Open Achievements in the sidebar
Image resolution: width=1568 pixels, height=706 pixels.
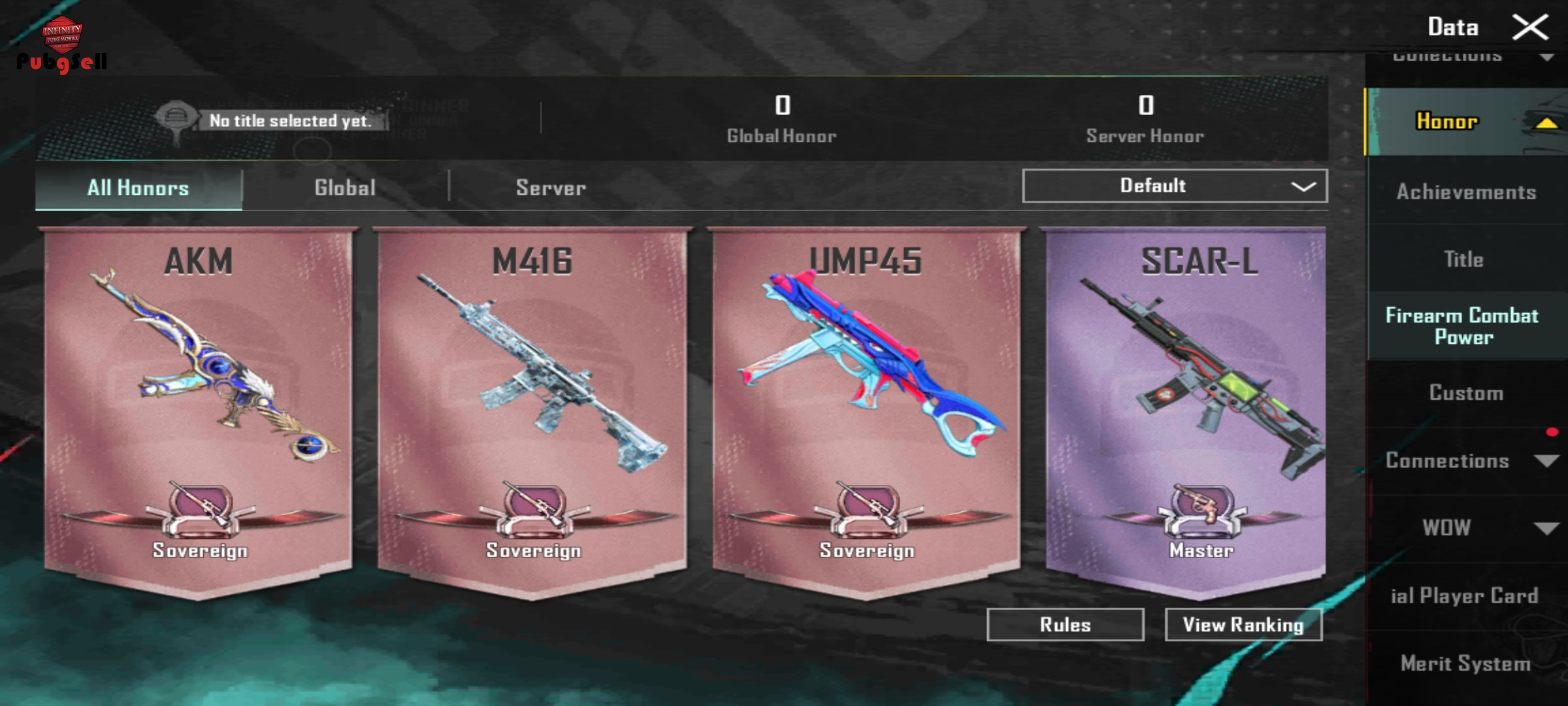click(1465, 192)
